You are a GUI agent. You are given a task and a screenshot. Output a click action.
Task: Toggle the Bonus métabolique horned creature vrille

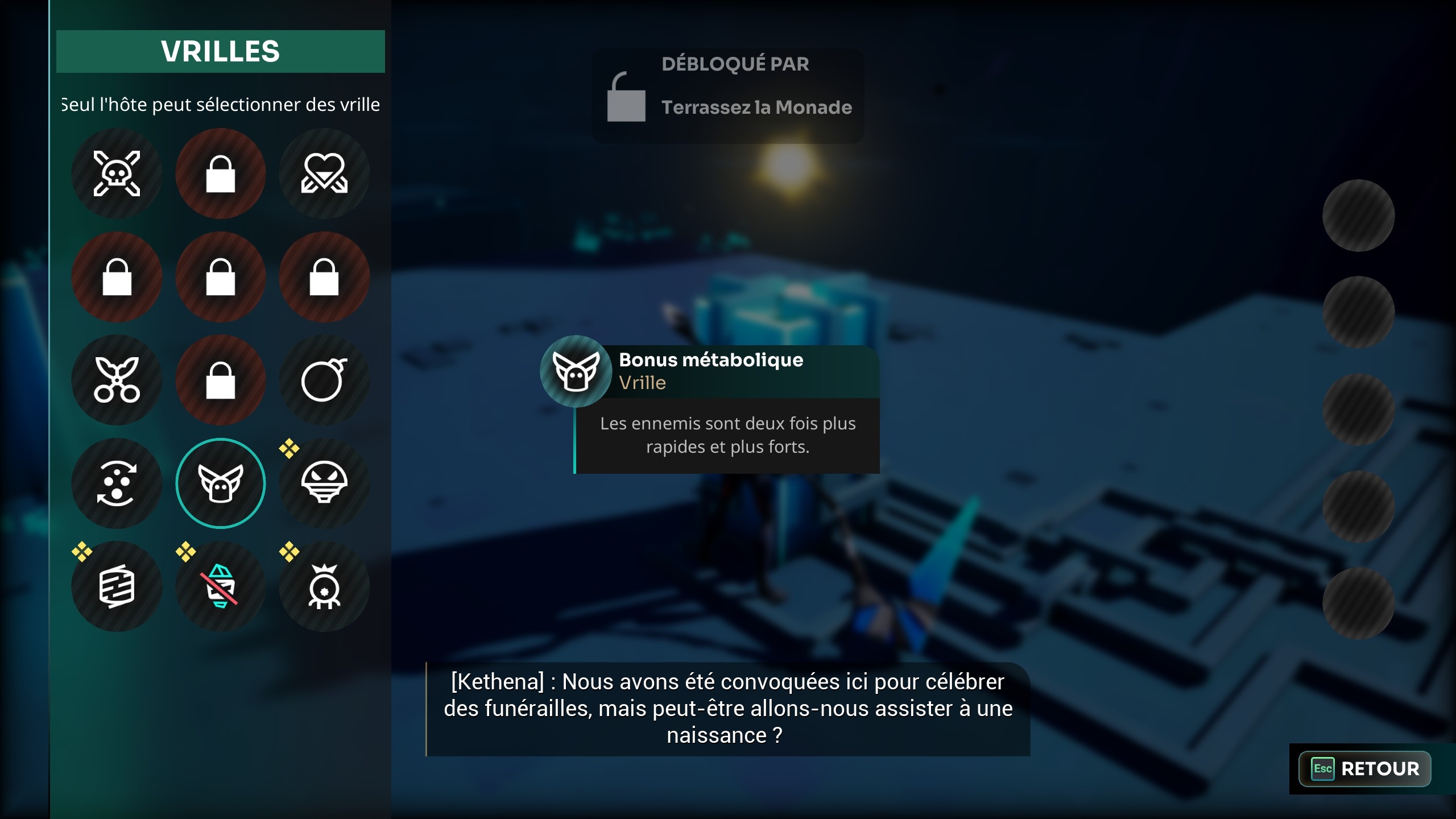click(x=220, y=483)
